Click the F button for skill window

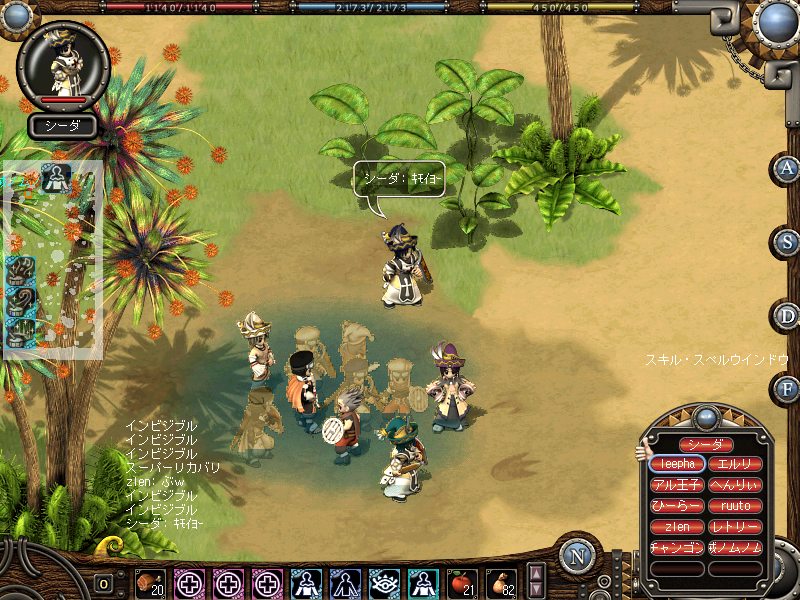(x=787, y=388)
